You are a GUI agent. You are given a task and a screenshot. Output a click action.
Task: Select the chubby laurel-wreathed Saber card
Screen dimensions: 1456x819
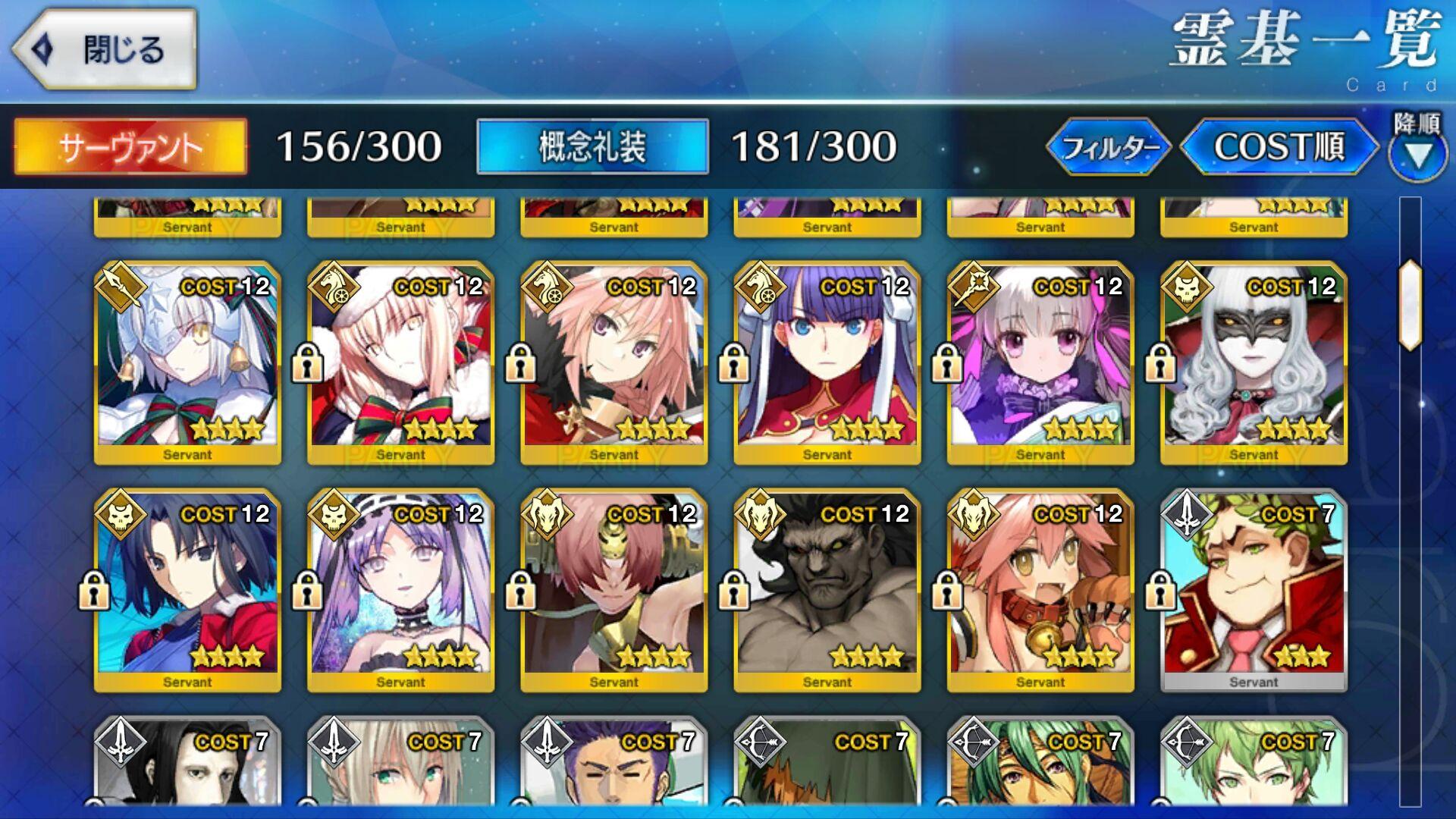[1253, 589]
